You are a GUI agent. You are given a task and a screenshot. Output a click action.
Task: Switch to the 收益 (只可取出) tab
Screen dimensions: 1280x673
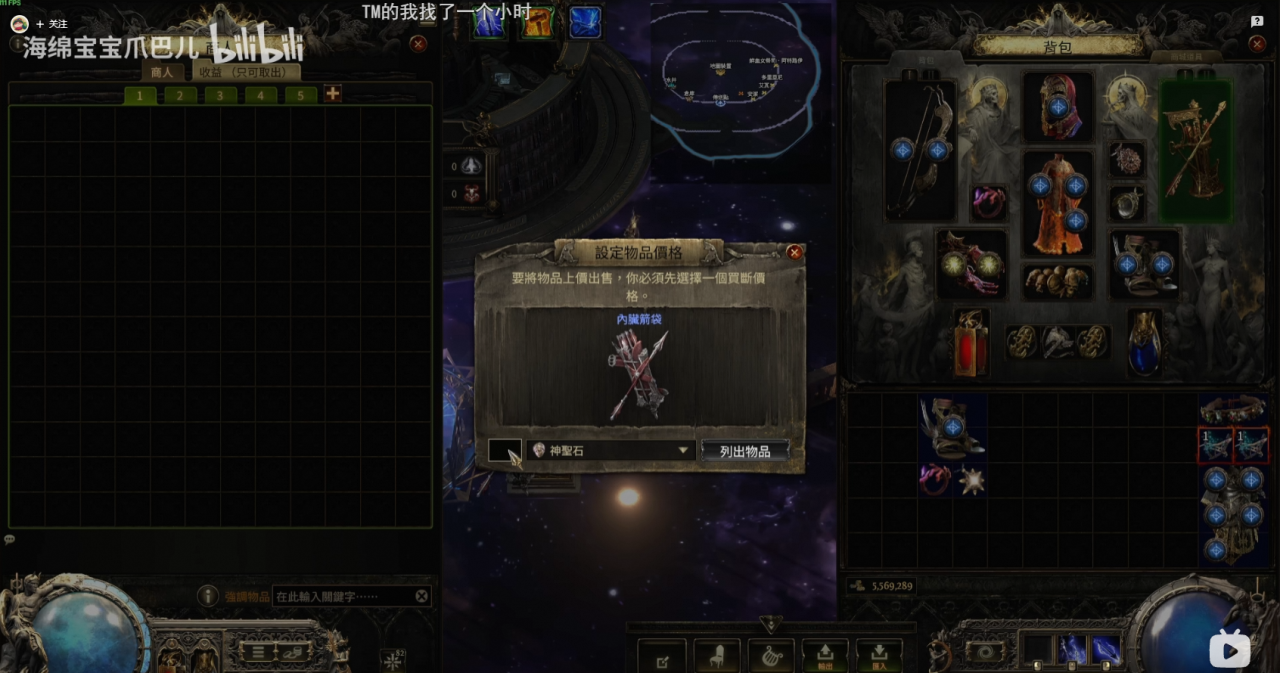pos(242,72)
